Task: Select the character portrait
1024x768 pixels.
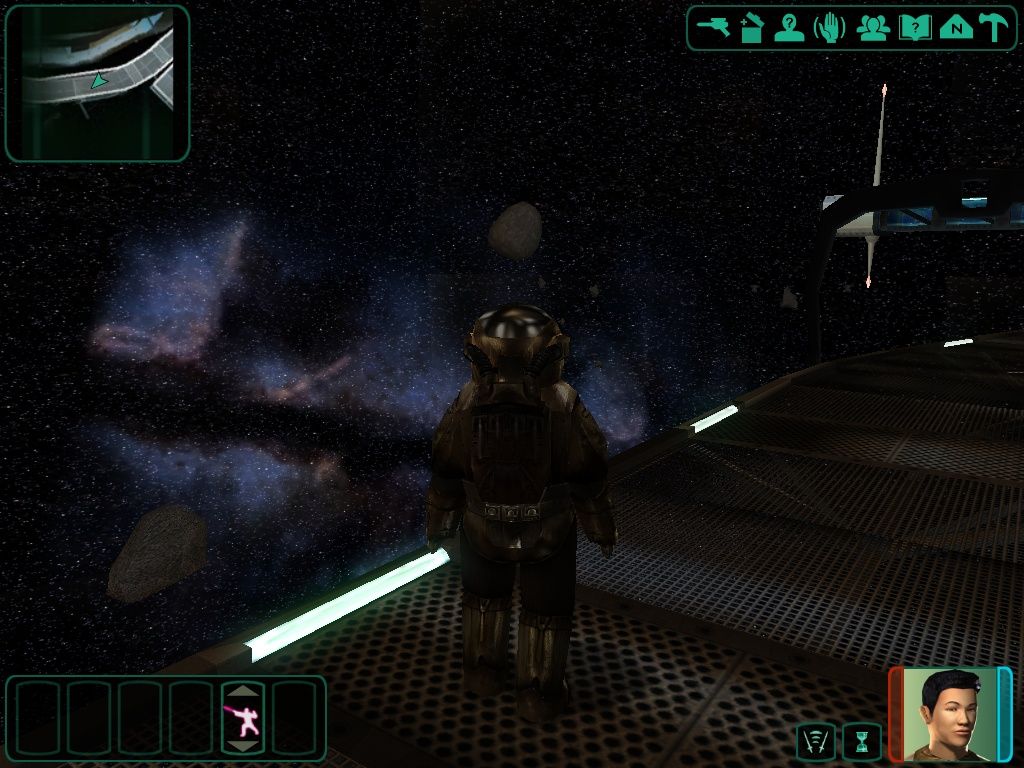Action: (949, 713)
